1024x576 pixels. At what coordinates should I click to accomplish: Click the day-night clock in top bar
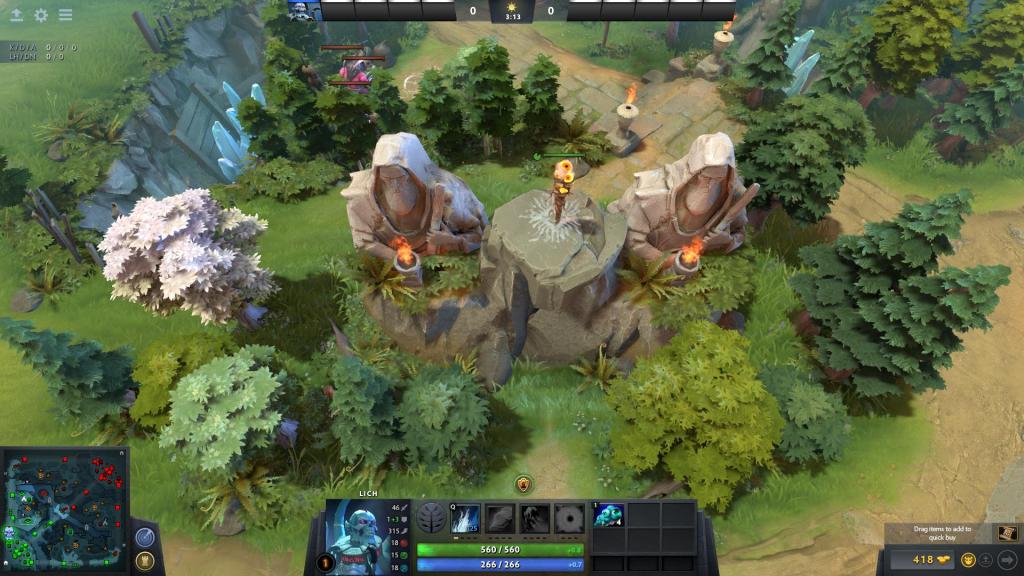click(x=511, y=11)
